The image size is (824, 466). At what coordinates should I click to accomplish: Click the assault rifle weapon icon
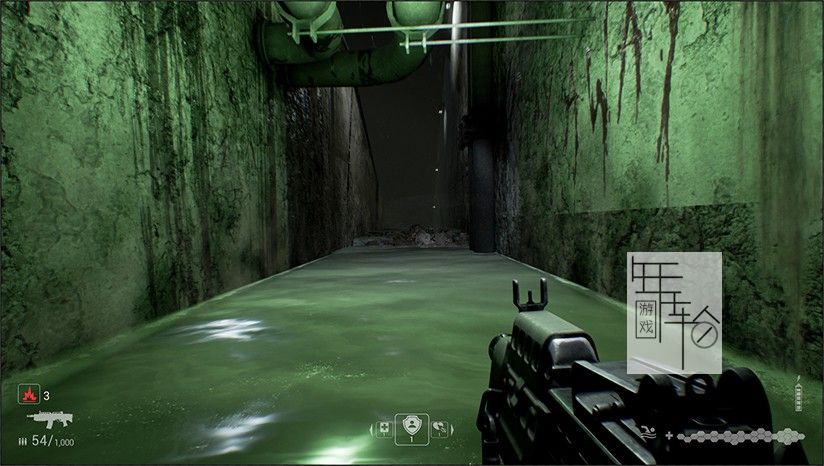(x=47, y=419)
